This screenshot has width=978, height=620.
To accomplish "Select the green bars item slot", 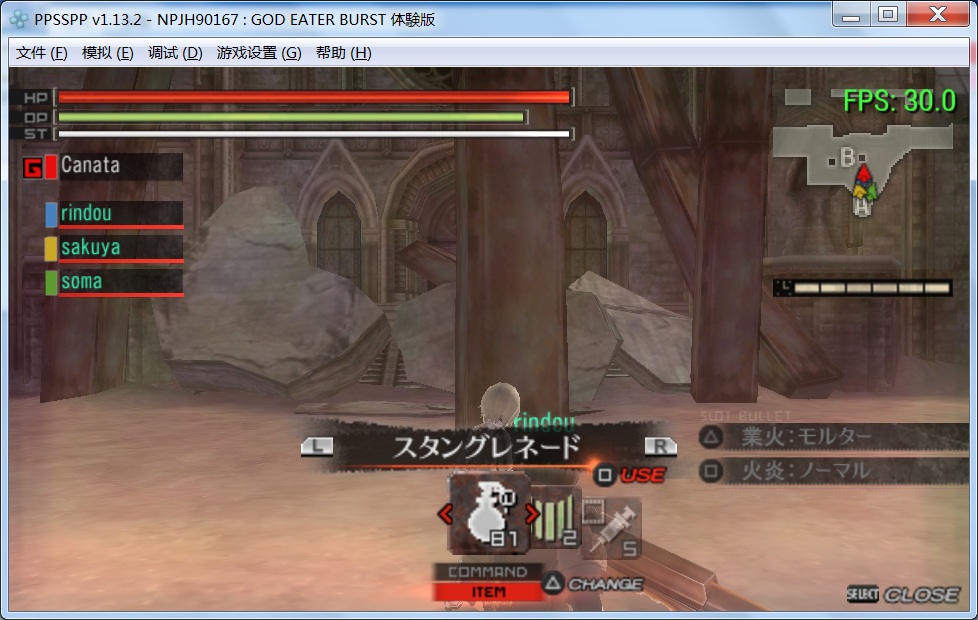I will click(x=553, y=516).
